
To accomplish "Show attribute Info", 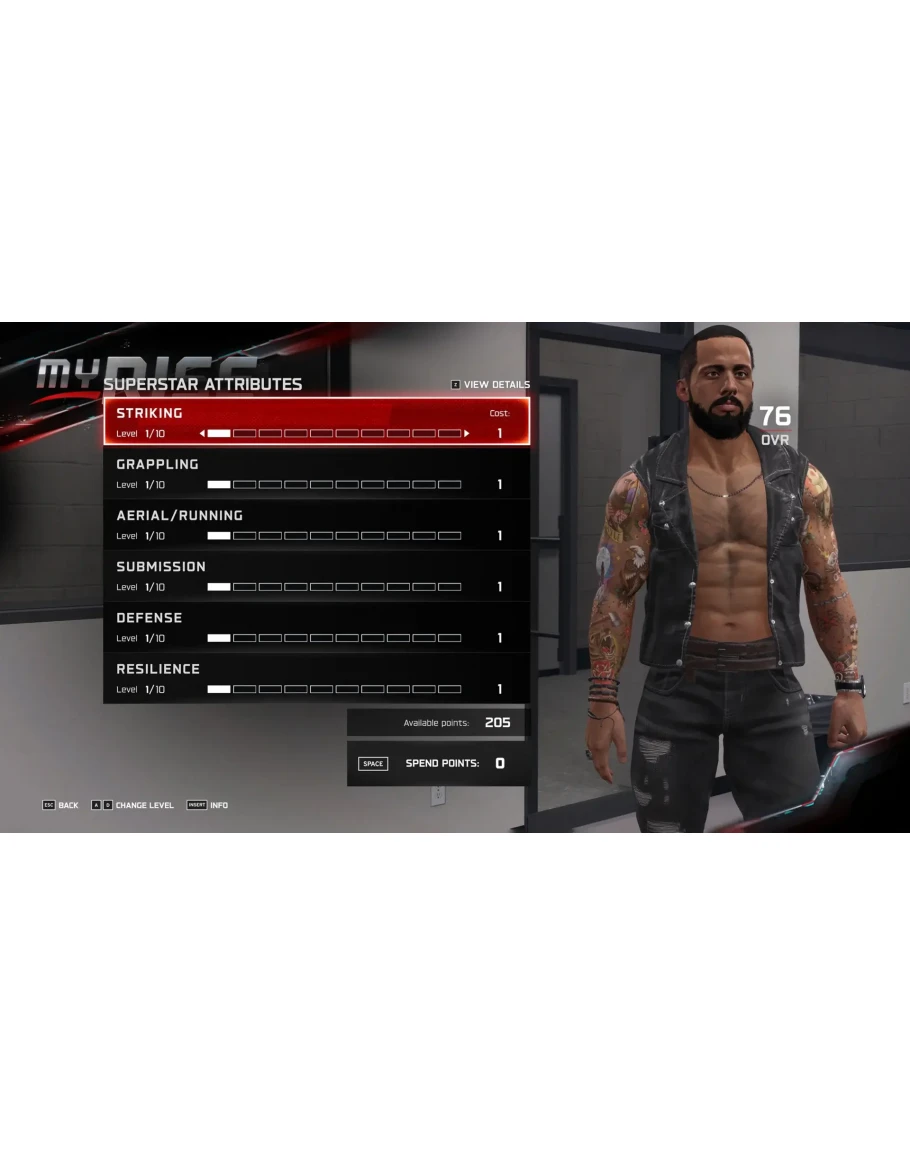I will 207,805.
